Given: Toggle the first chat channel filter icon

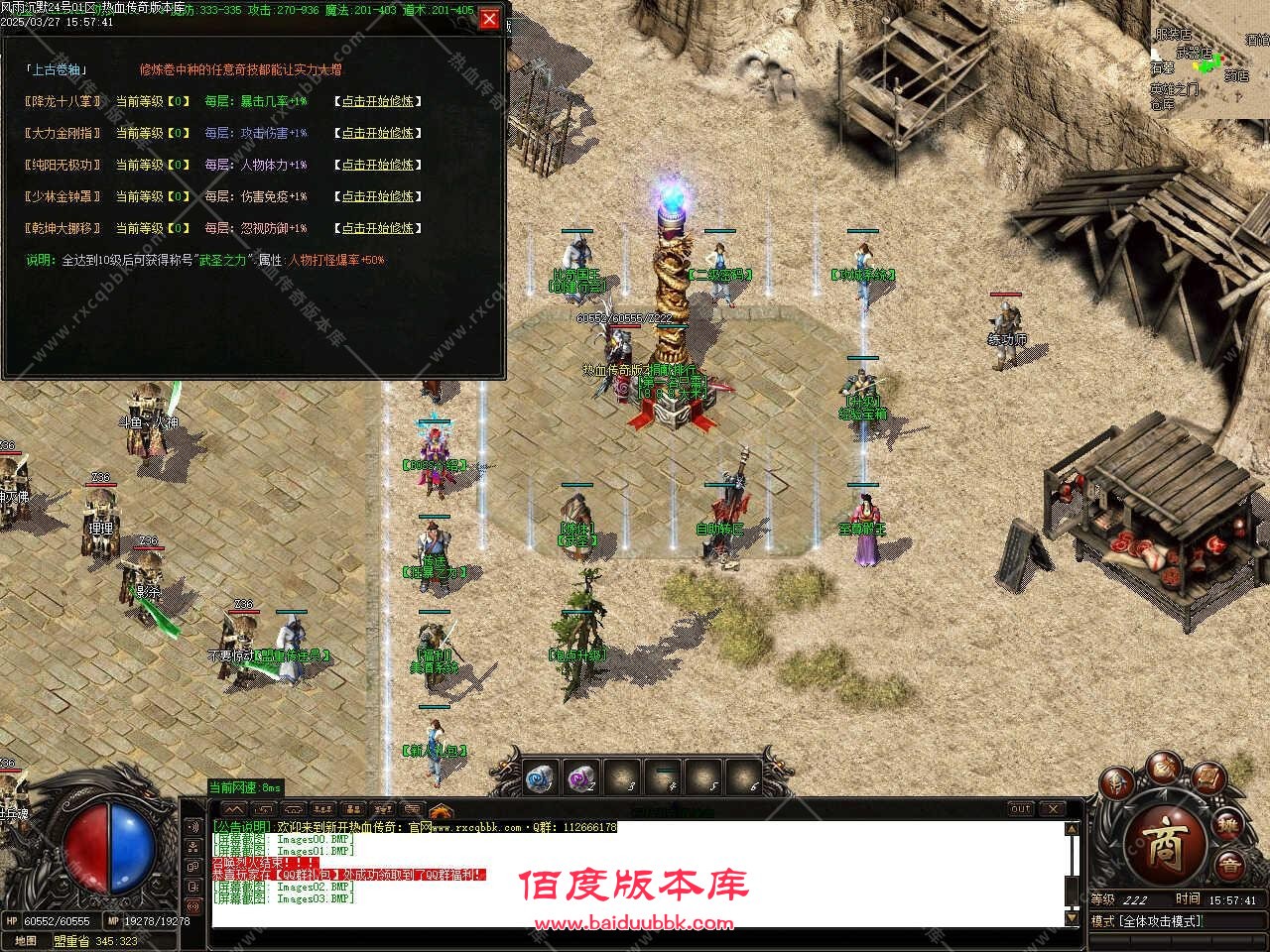Looking at the screenshot, I should click(262, 809).
